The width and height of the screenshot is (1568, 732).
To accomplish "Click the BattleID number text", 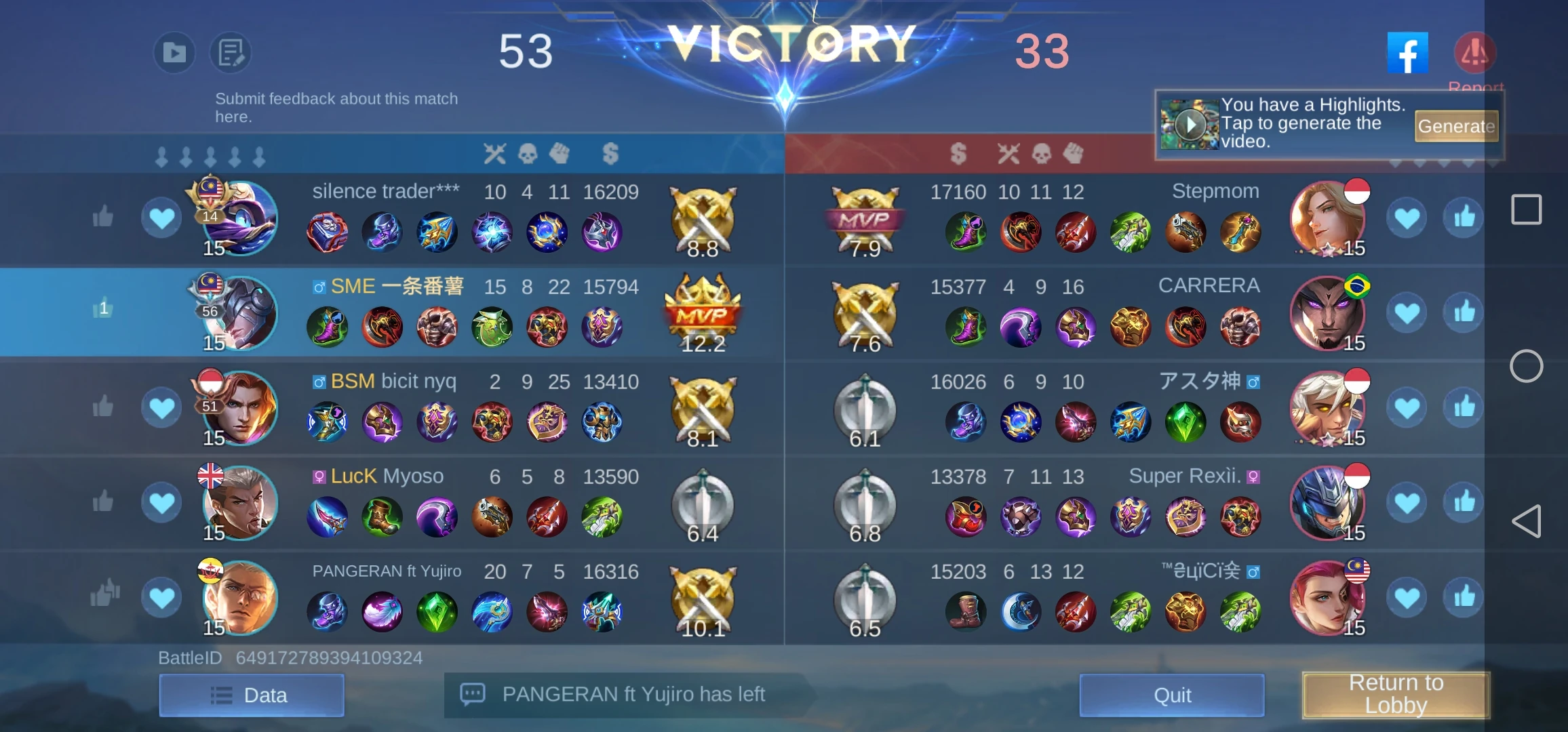I will click(328, 656).
